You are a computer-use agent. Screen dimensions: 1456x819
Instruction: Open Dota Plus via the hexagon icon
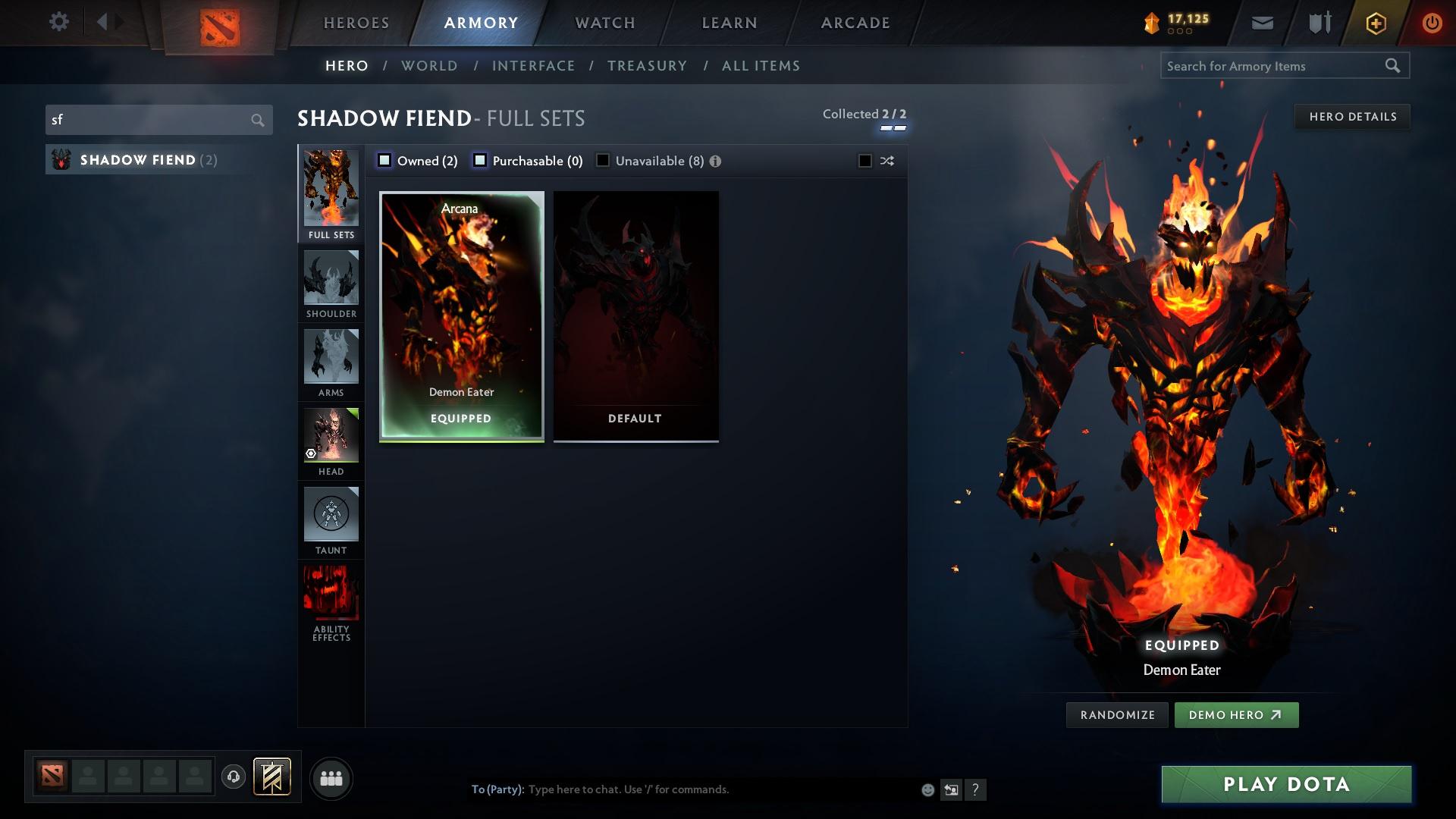[x=1375, y=22]
